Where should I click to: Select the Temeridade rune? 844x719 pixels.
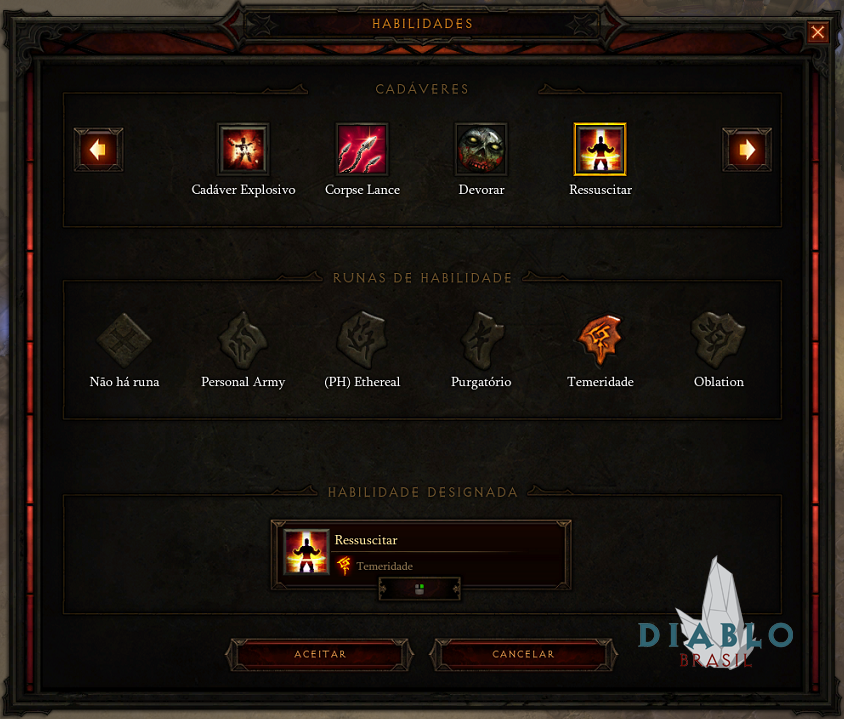click(600, 341)
